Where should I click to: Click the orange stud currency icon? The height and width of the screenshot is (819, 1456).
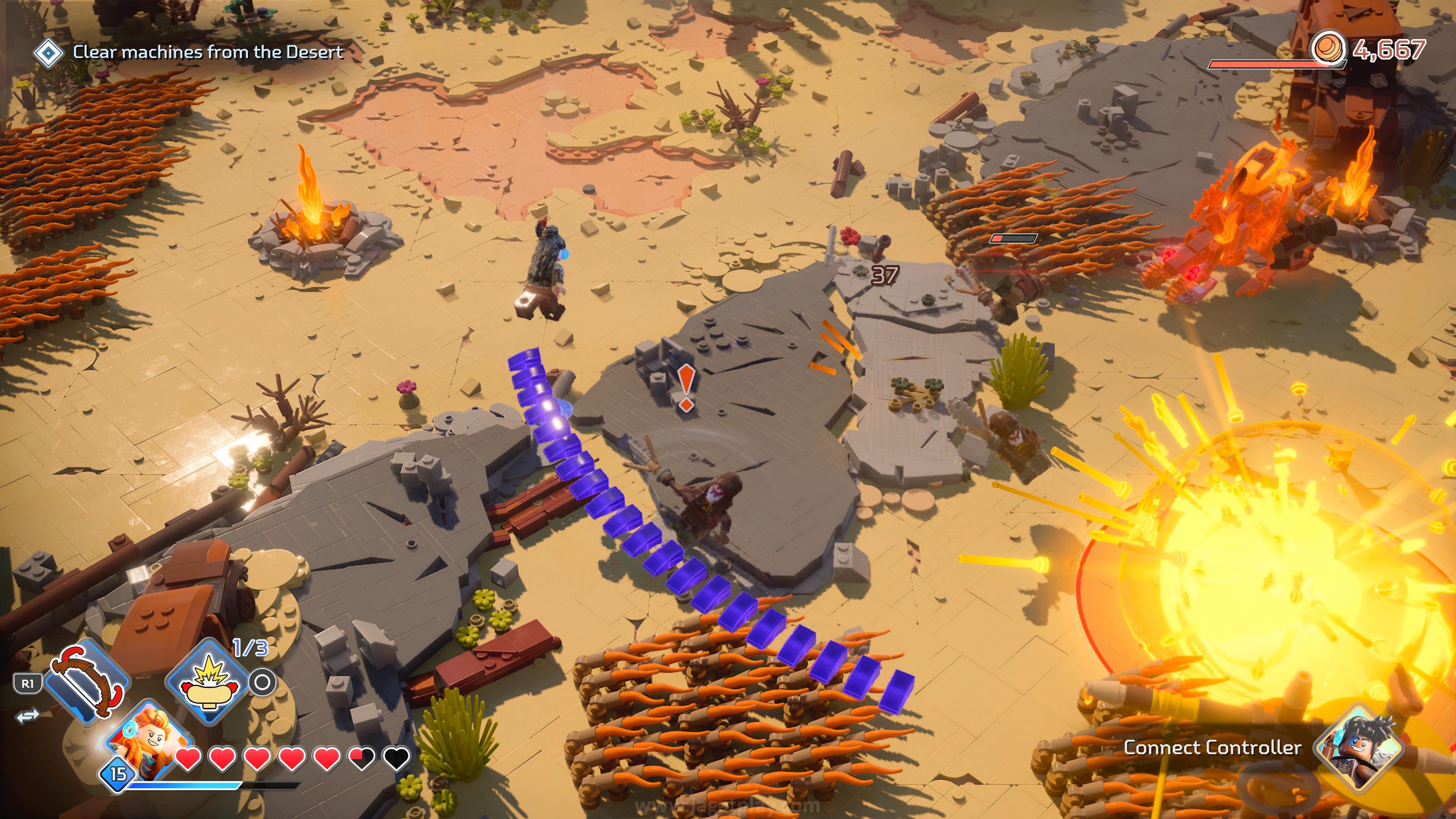(x=1328, y=49)
